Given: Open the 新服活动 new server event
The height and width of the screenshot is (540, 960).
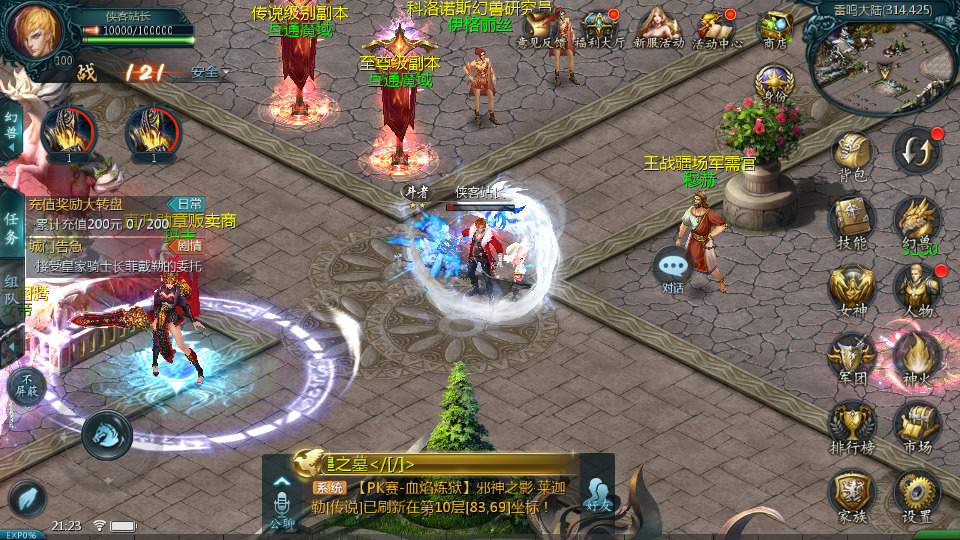Looking at the screenshot, I should 658,29.
